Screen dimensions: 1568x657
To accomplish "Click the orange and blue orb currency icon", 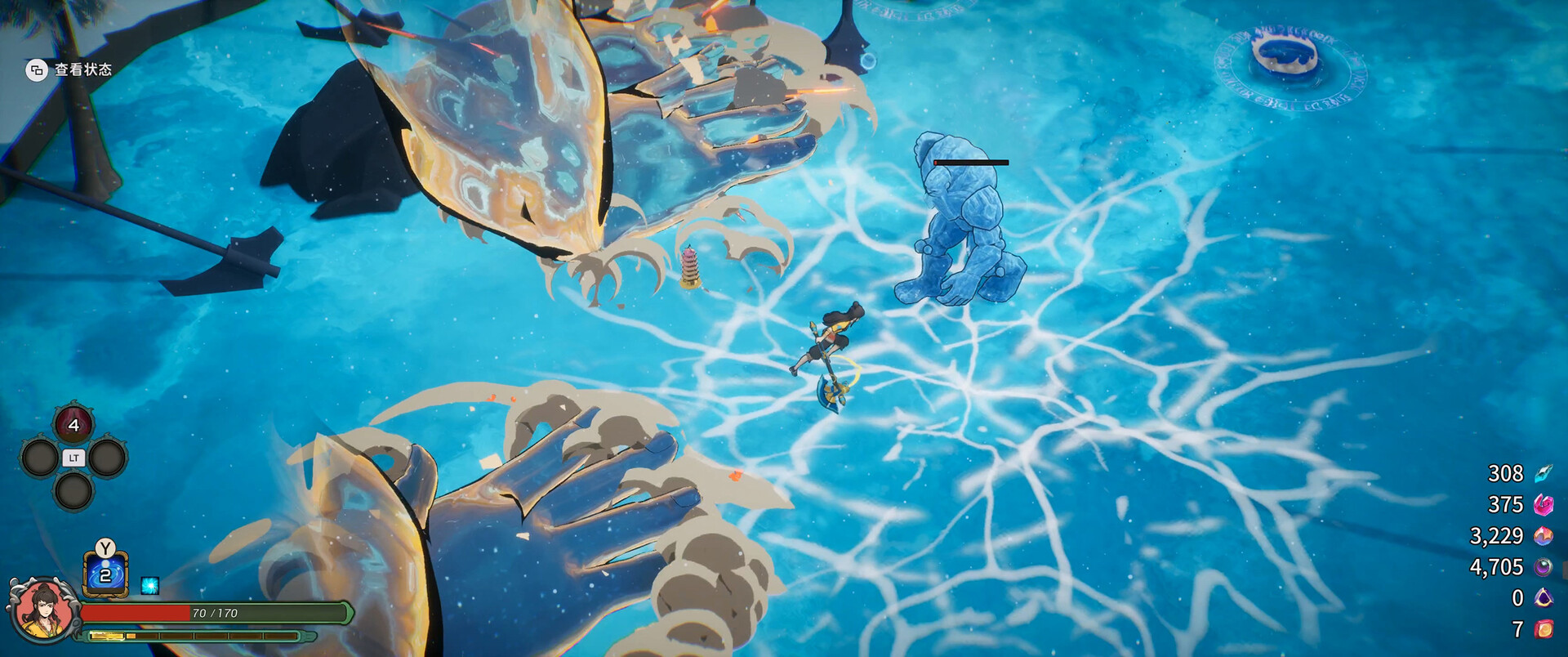I will tap(1543, 536).
